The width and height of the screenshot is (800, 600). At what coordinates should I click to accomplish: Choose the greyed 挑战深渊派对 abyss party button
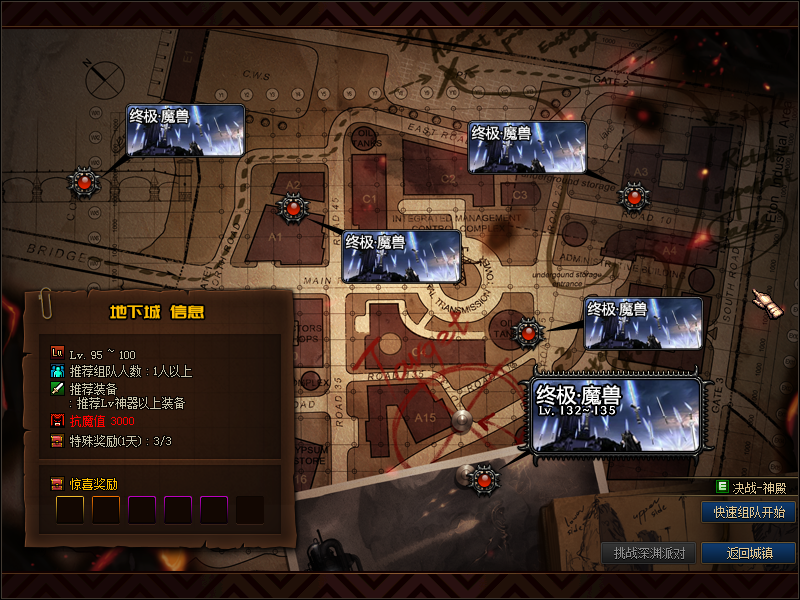649,553
